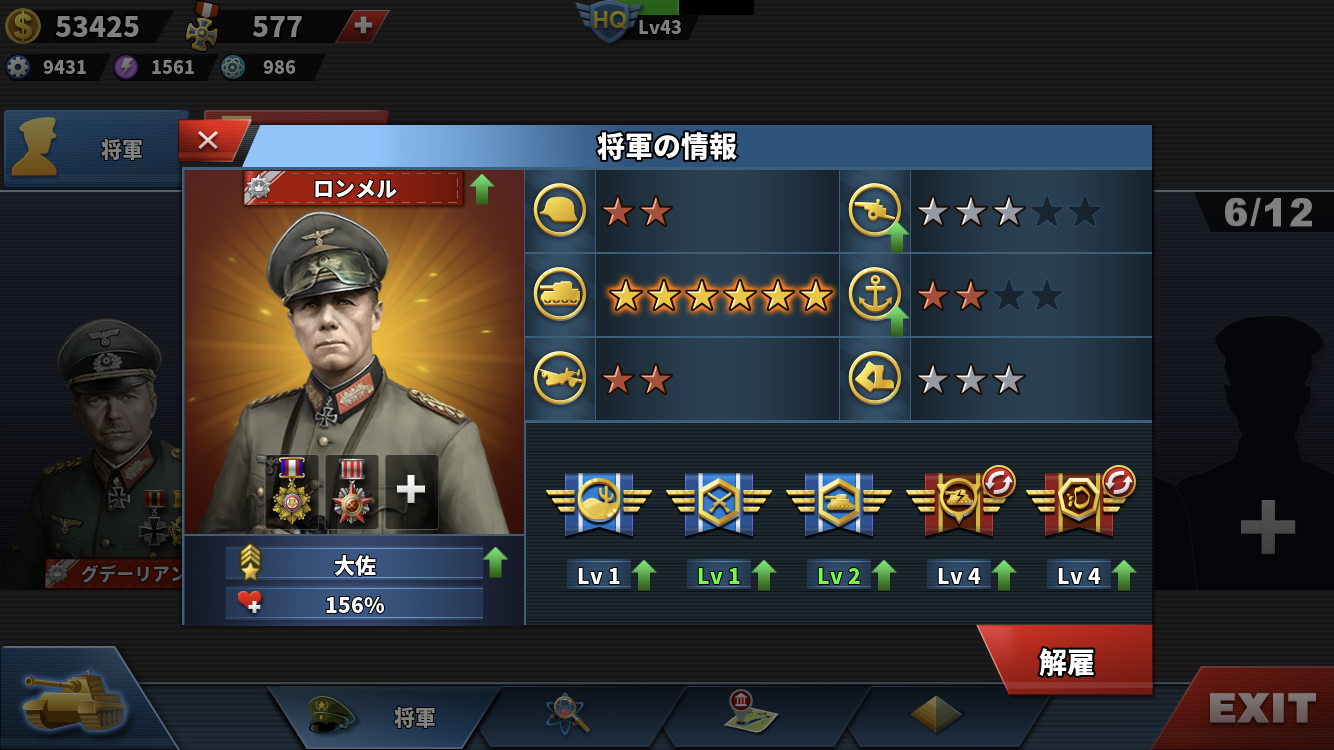Upgrade the navy anchor star rating
1334x750 pixels.
coord(896,322)
